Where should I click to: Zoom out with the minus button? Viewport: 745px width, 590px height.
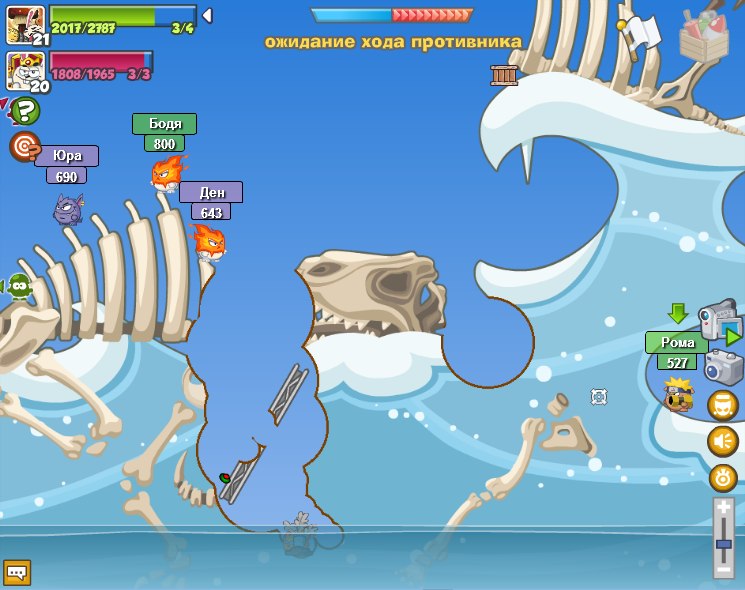724,568
